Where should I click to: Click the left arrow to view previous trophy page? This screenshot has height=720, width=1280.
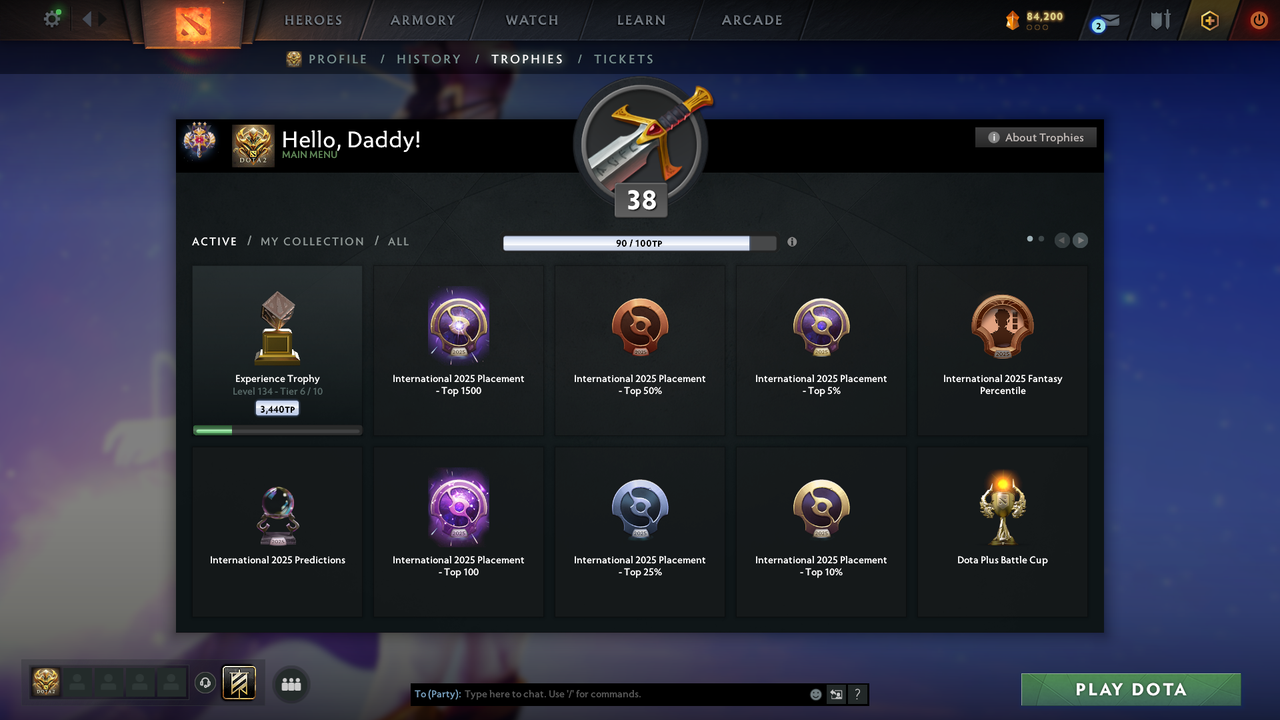coord(1062,240)
